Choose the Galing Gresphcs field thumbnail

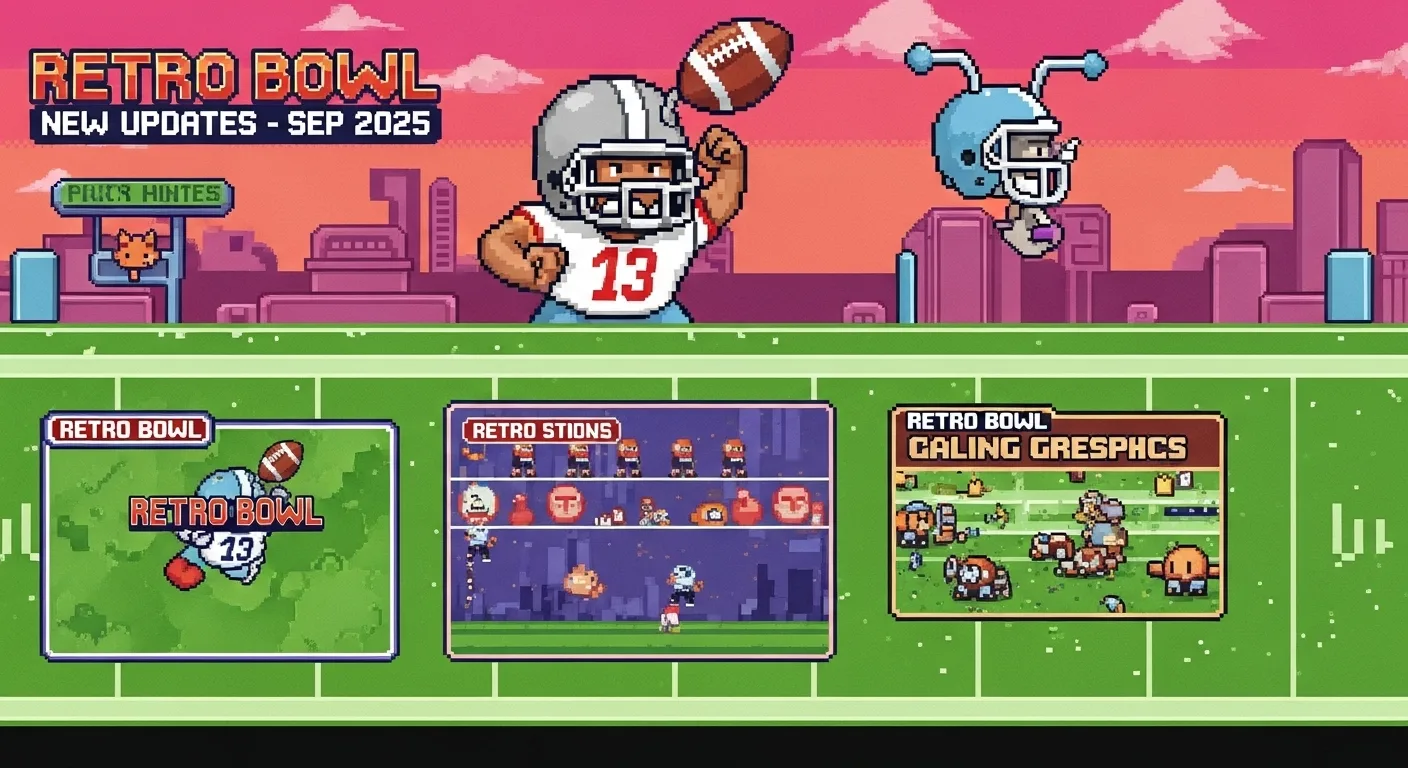pos(1057,513)
